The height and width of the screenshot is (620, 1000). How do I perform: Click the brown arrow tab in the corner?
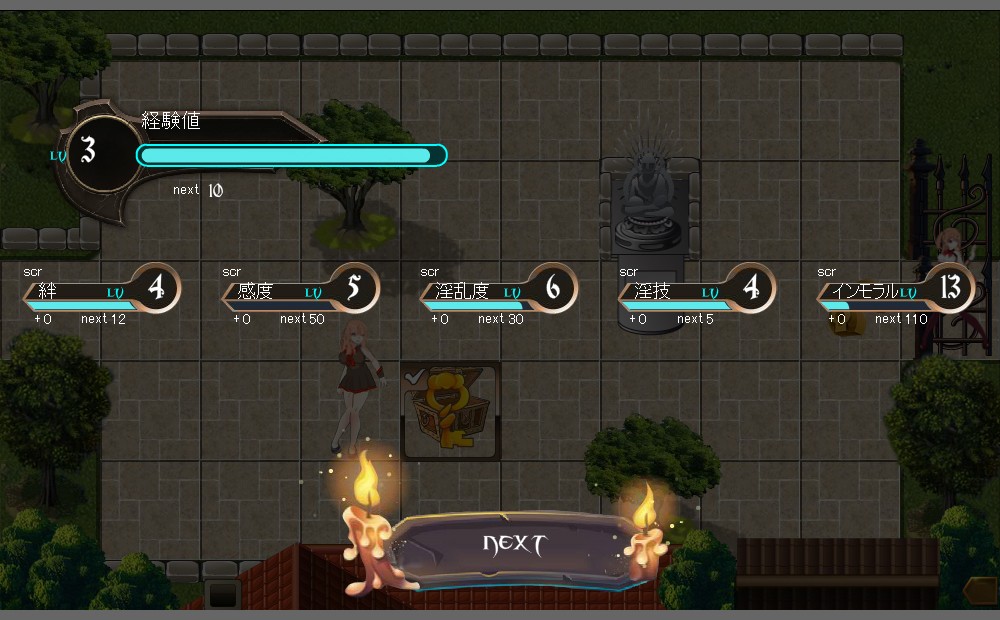(x=981, y=591)
